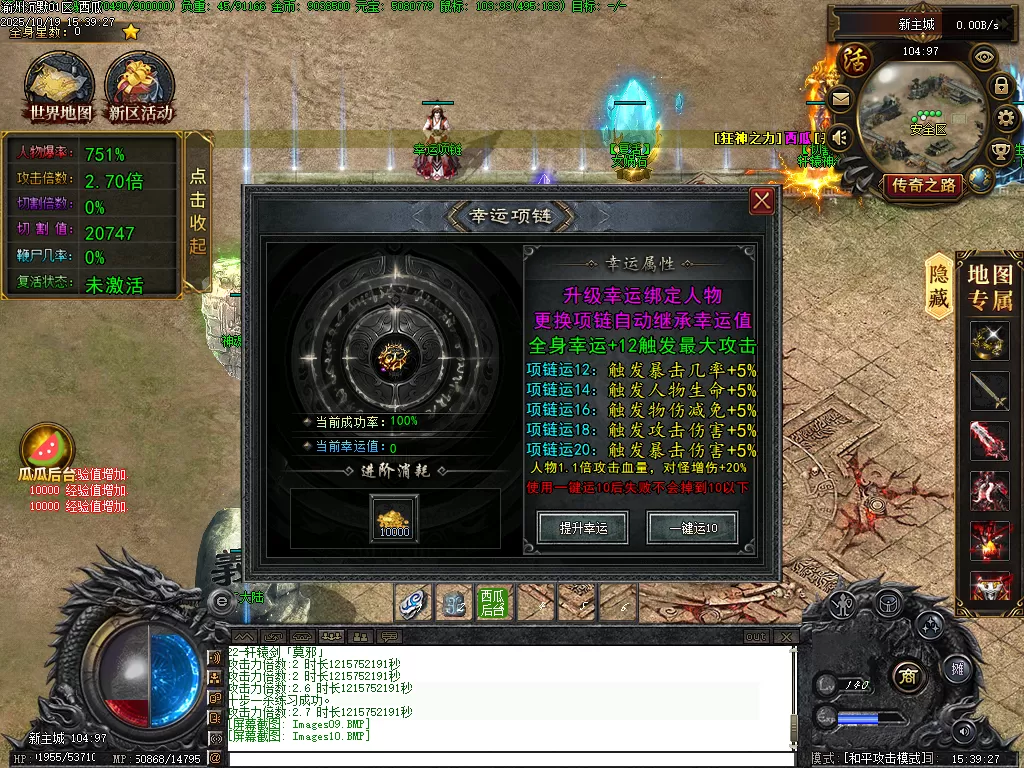Click the 一键运10 button
The height and width of the screenshot is (768, 1024).
(x=691, y=527)
